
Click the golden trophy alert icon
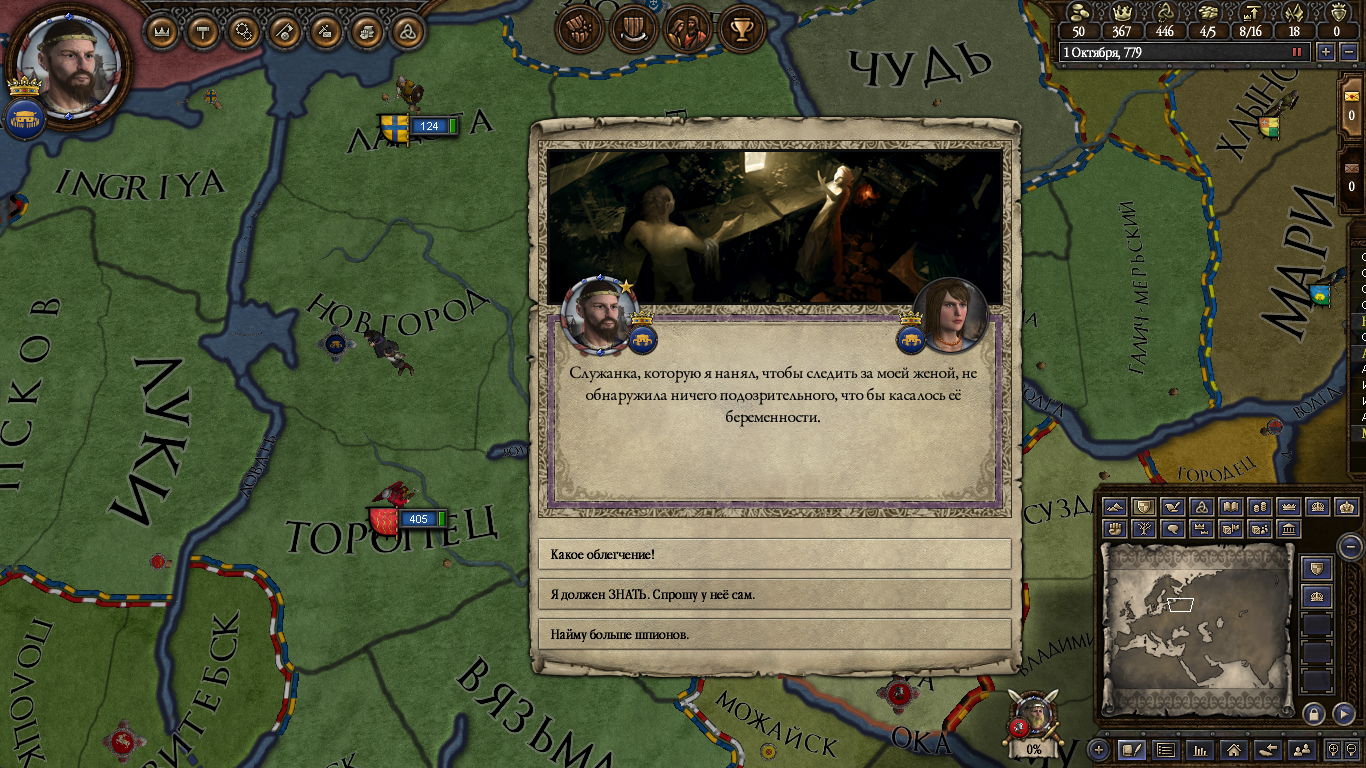point(741,30)
